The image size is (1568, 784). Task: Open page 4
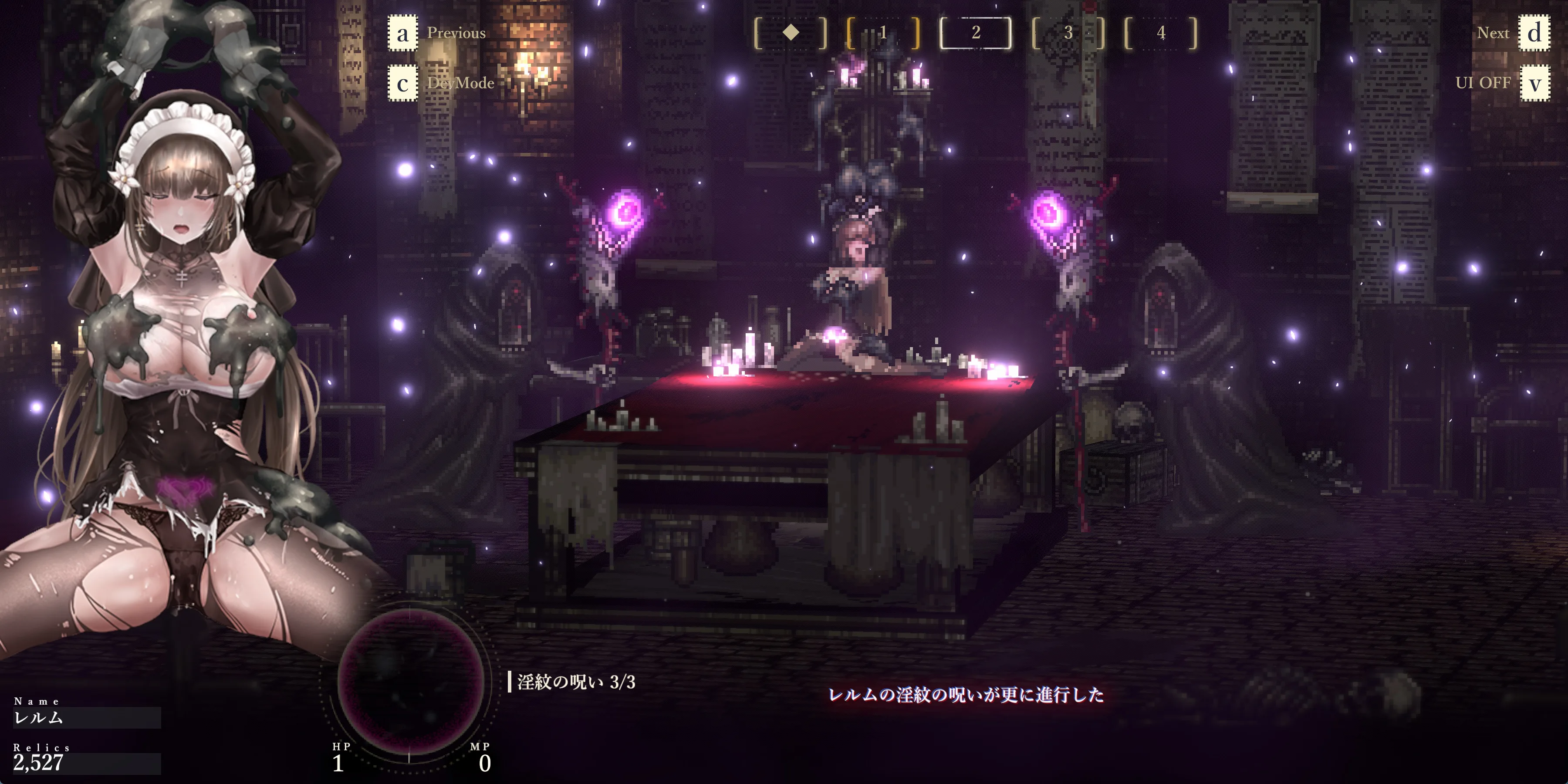click(1161, 33)
